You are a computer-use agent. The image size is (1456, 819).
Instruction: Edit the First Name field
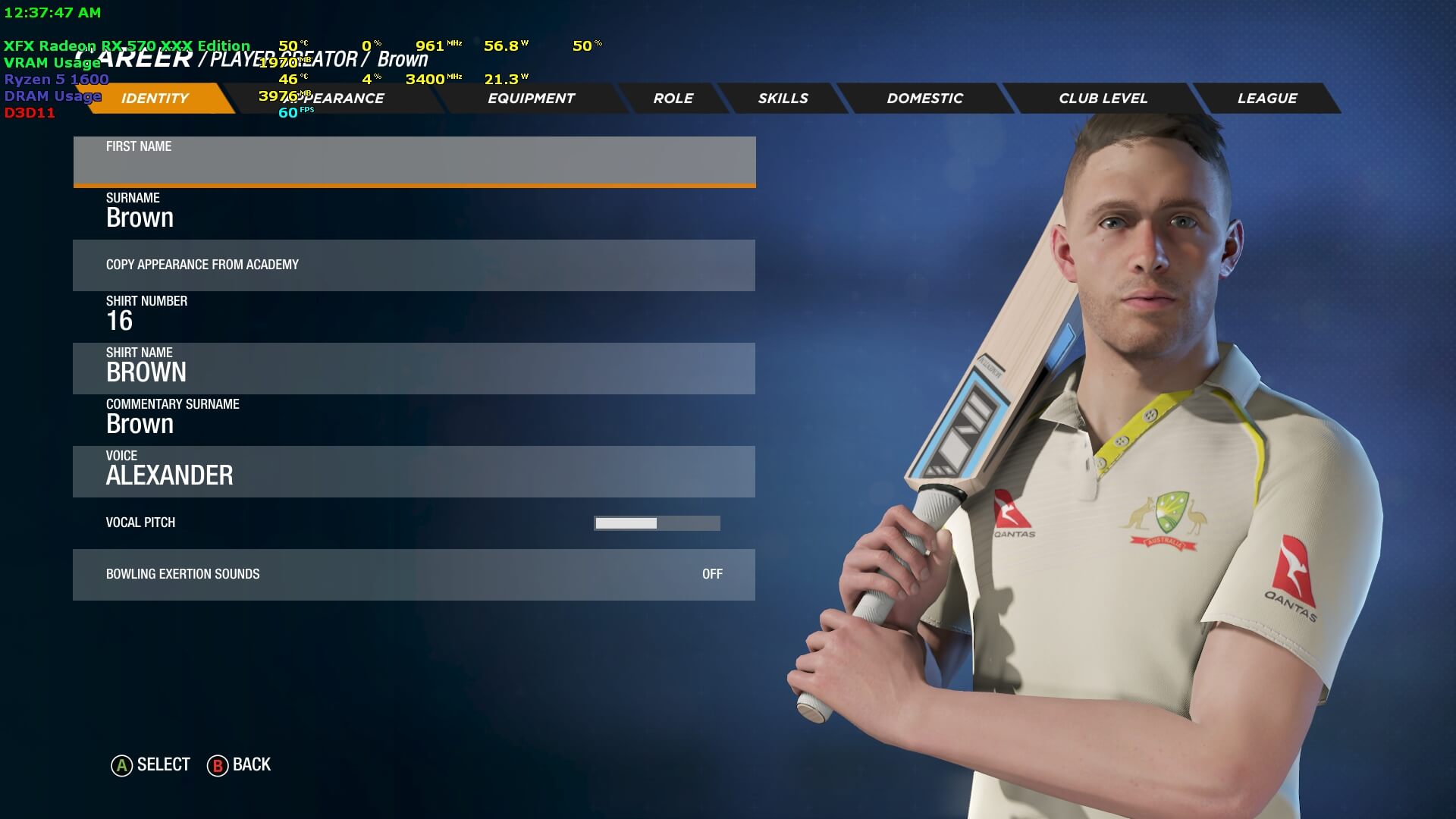click(414, 161)
